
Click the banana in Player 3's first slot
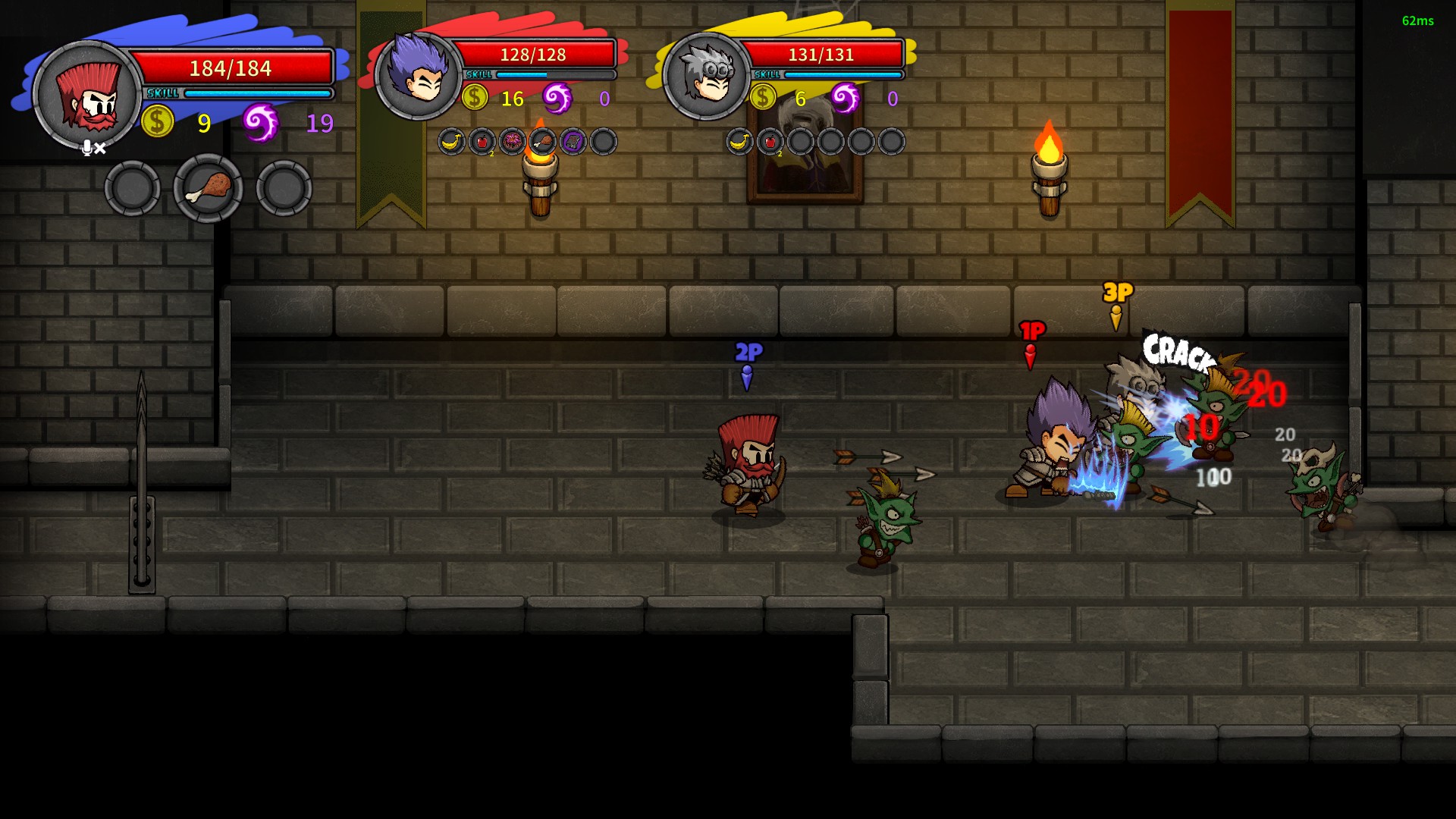coord(739,141)
